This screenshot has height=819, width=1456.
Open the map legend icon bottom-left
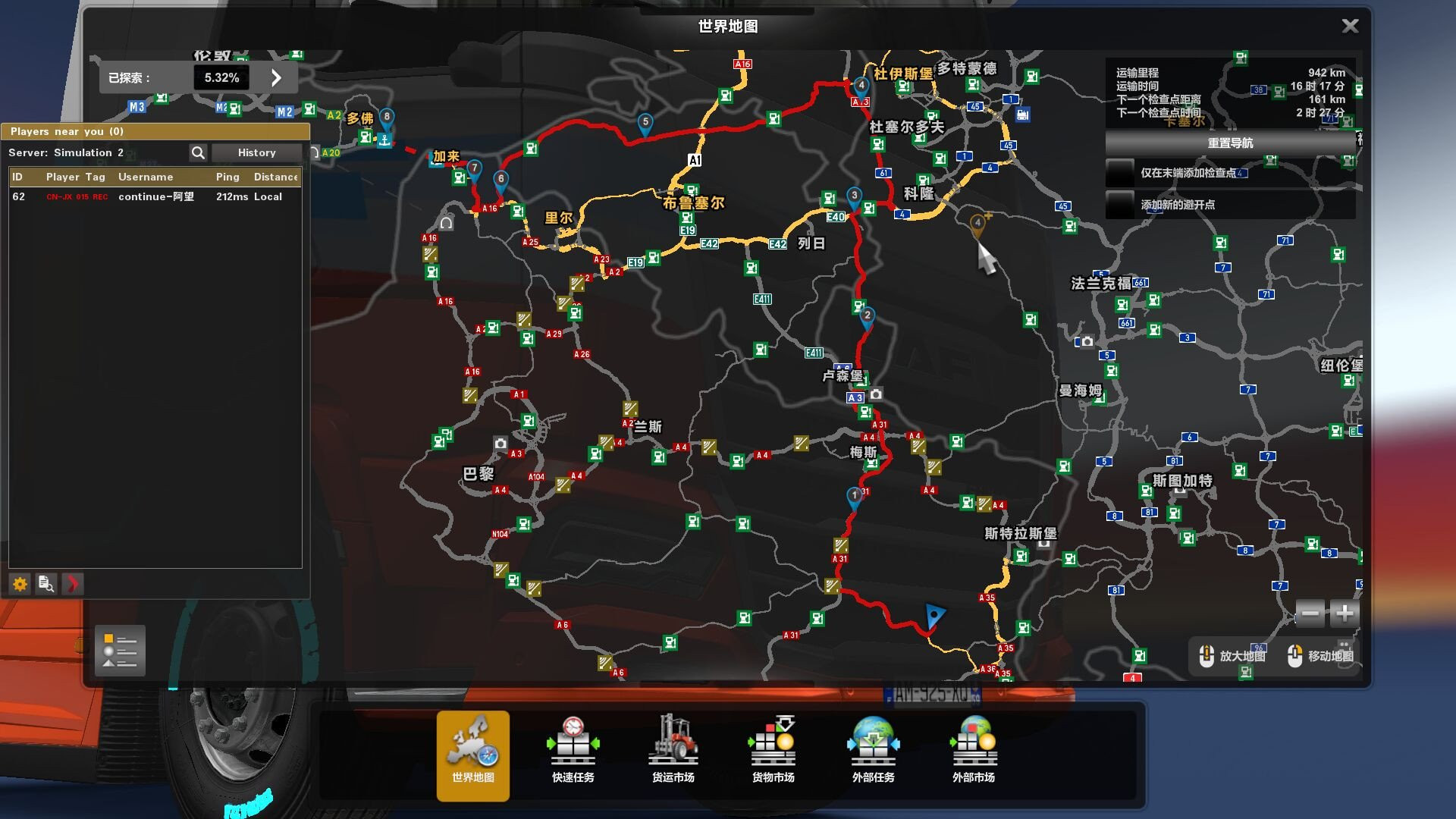click(119, 651)
